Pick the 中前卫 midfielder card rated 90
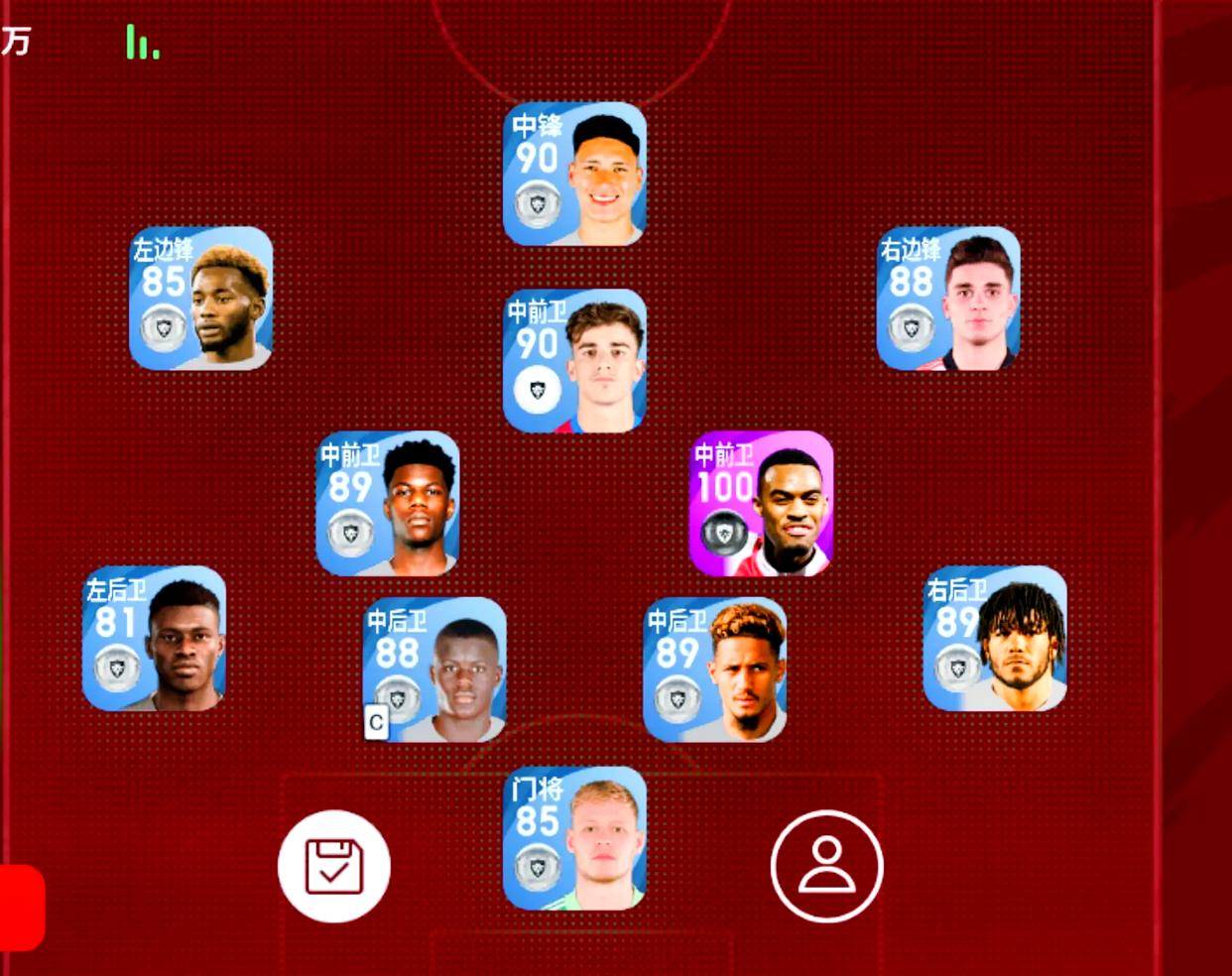This screenshot has height=976, width=1232. tap(574, 361)
